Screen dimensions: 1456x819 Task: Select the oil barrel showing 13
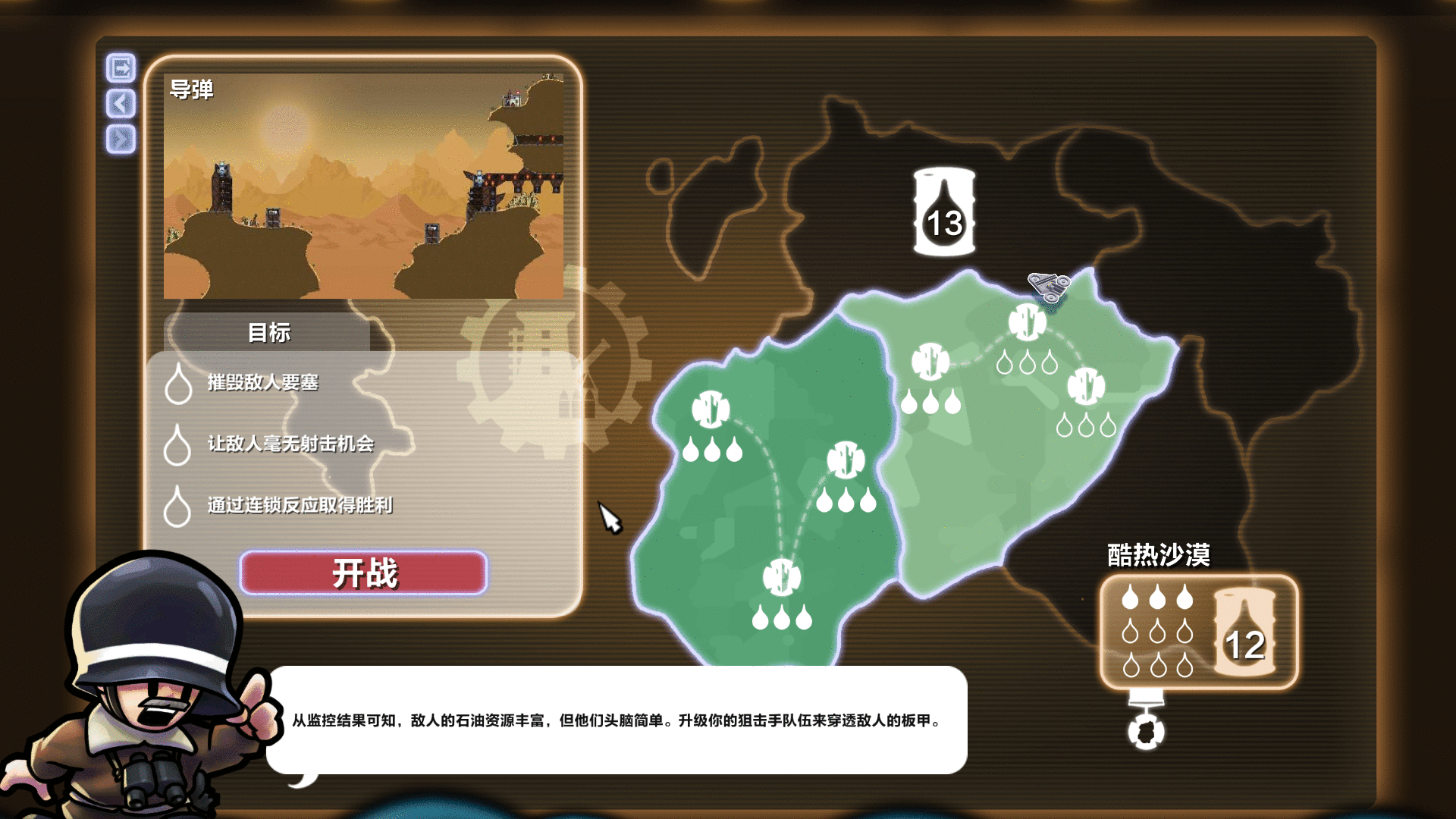[x=943, y=212]
